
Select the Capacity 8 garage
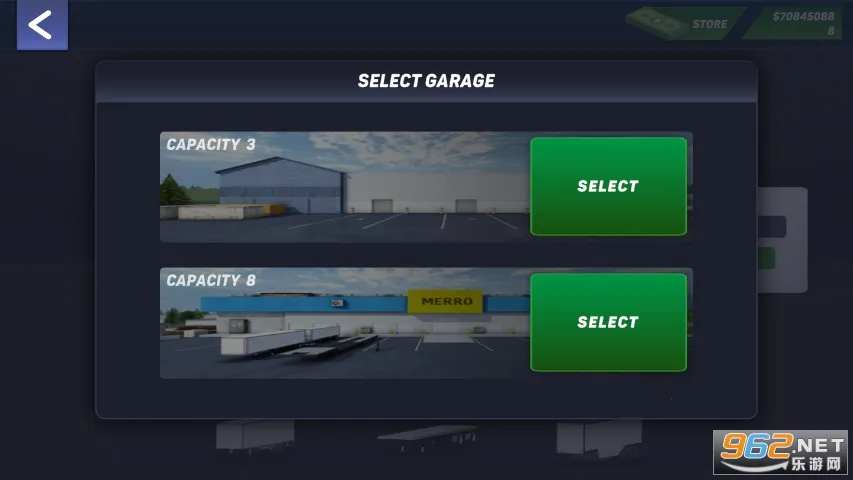pos(608,322)
